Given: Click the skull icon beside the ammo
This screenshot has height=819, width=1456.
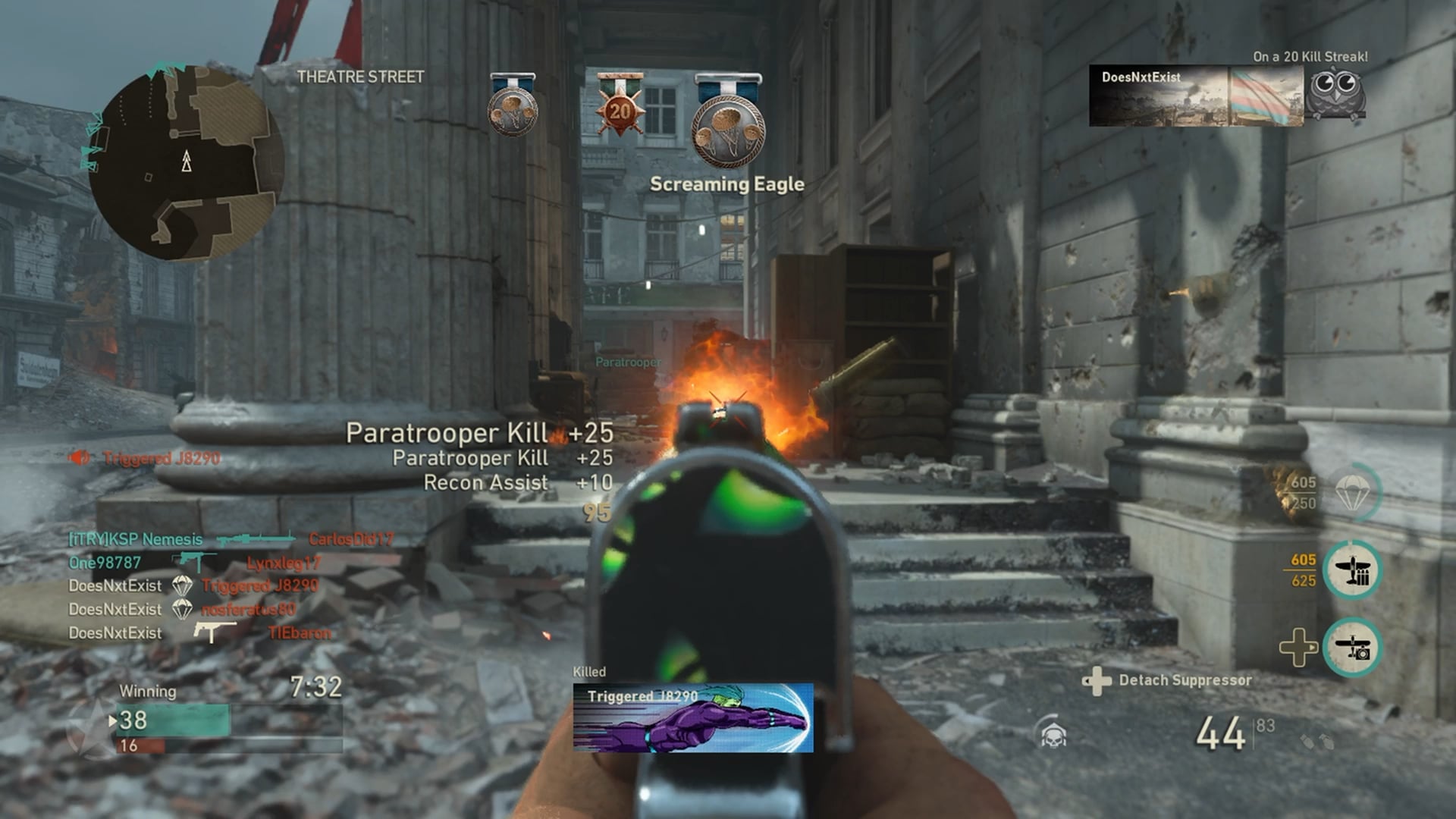Looking at the screenshot, I should (1053, 733).
